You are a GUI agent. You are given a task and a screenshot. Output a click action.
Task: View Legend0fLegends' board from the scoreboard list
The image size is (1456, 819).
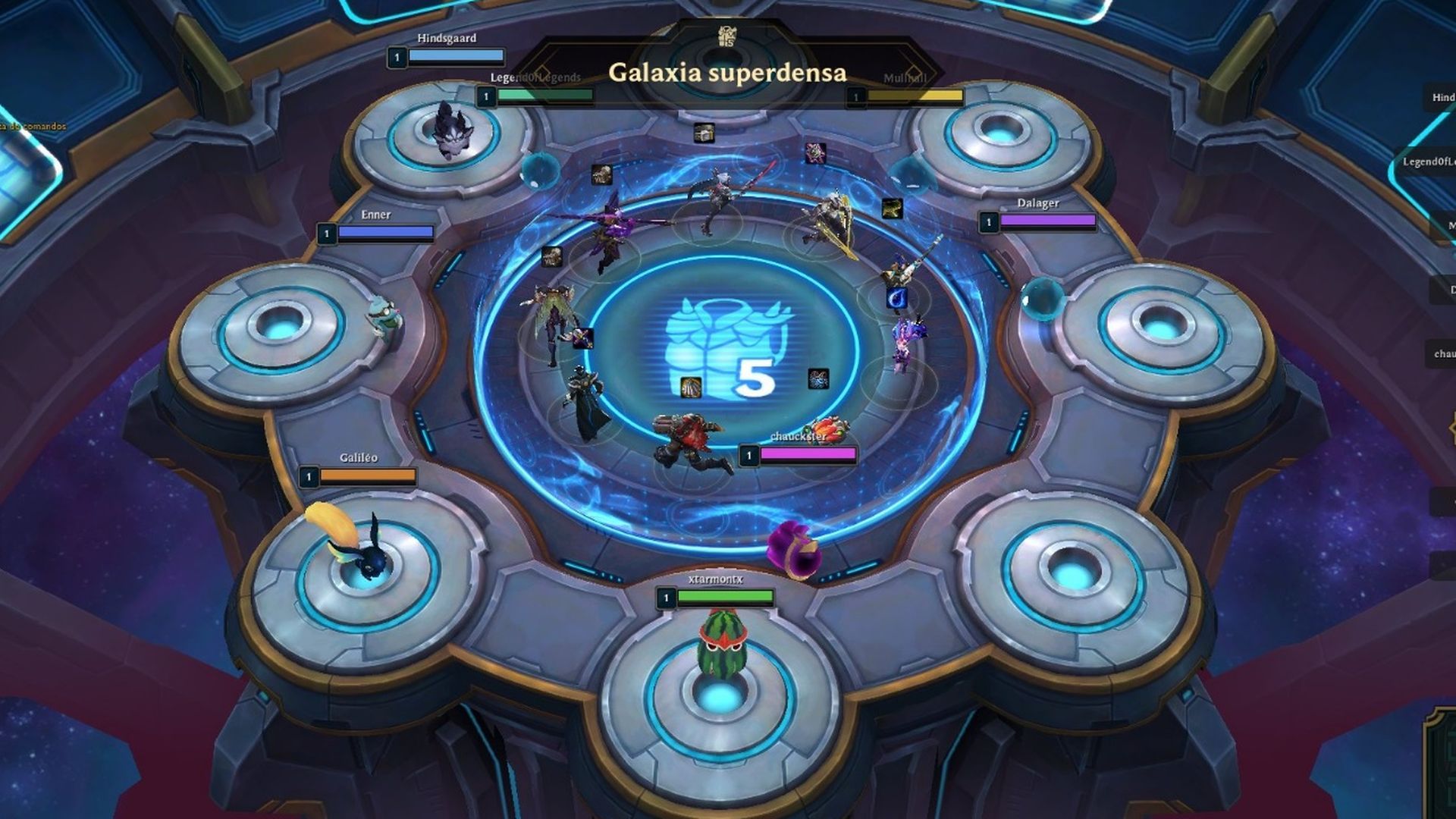[x=1429, y=162]
